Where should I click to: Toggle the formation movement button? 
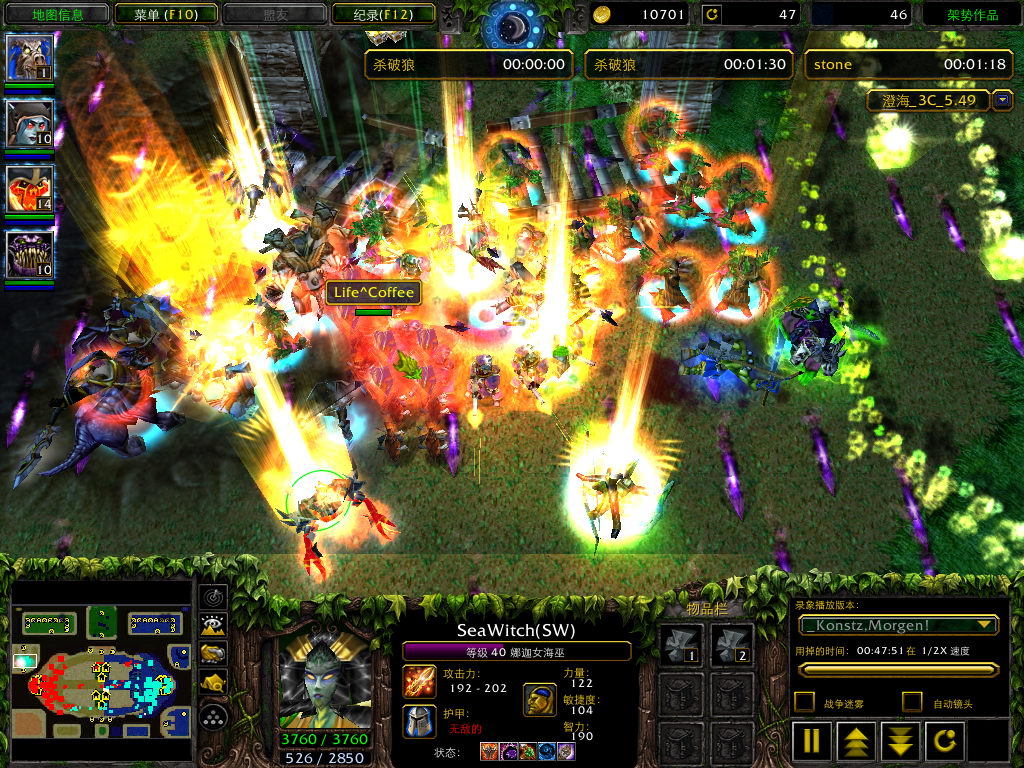point(214,716)
